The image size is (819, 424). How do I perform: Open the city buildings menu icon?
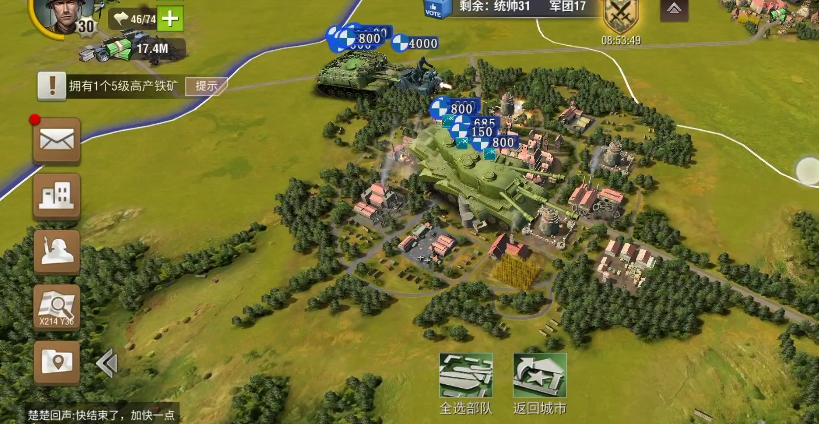tap(57, 195)
